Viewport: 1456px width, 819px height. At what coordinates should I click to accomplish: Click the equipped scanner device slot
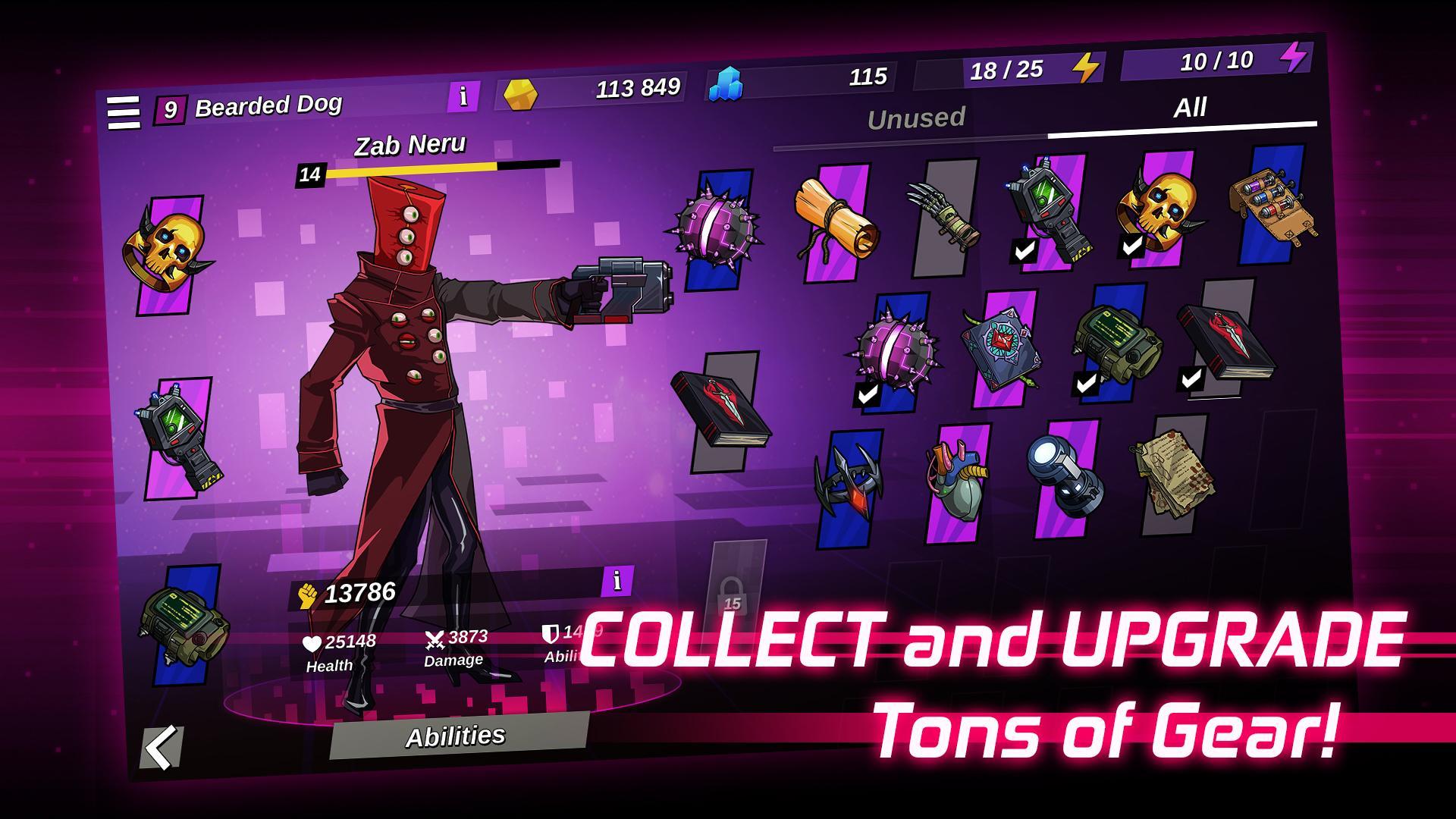179,437
